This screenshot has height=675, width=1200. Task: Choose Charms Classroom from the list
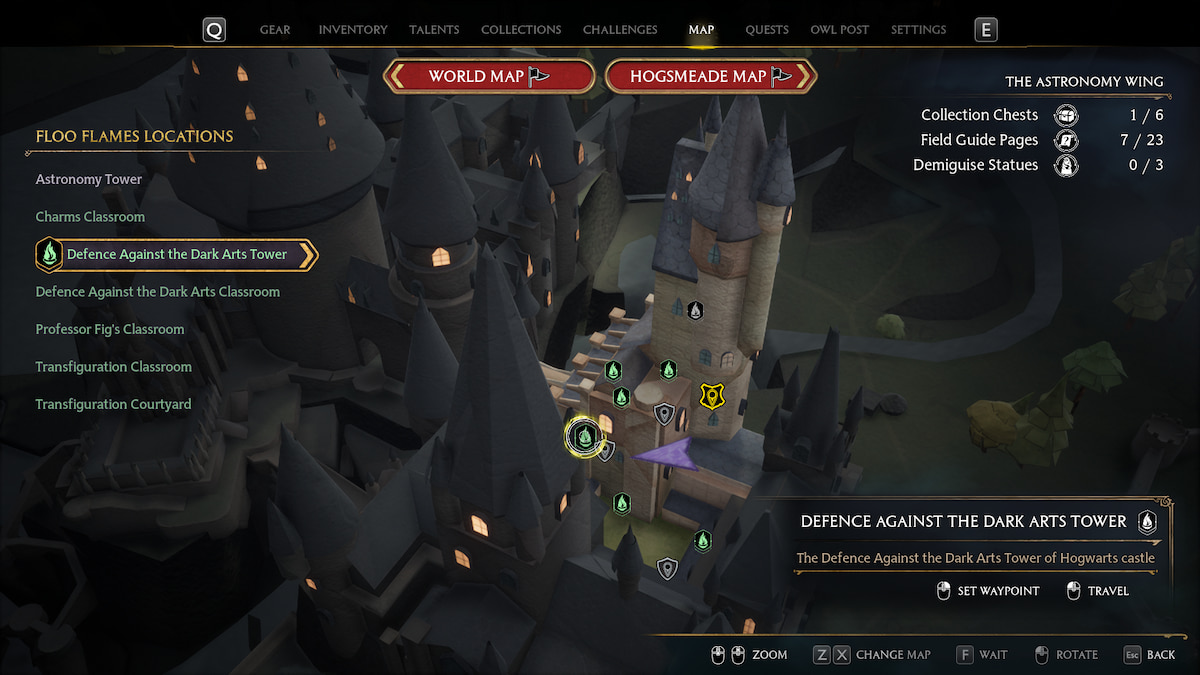pyautogui.click(x=90, y=217)
